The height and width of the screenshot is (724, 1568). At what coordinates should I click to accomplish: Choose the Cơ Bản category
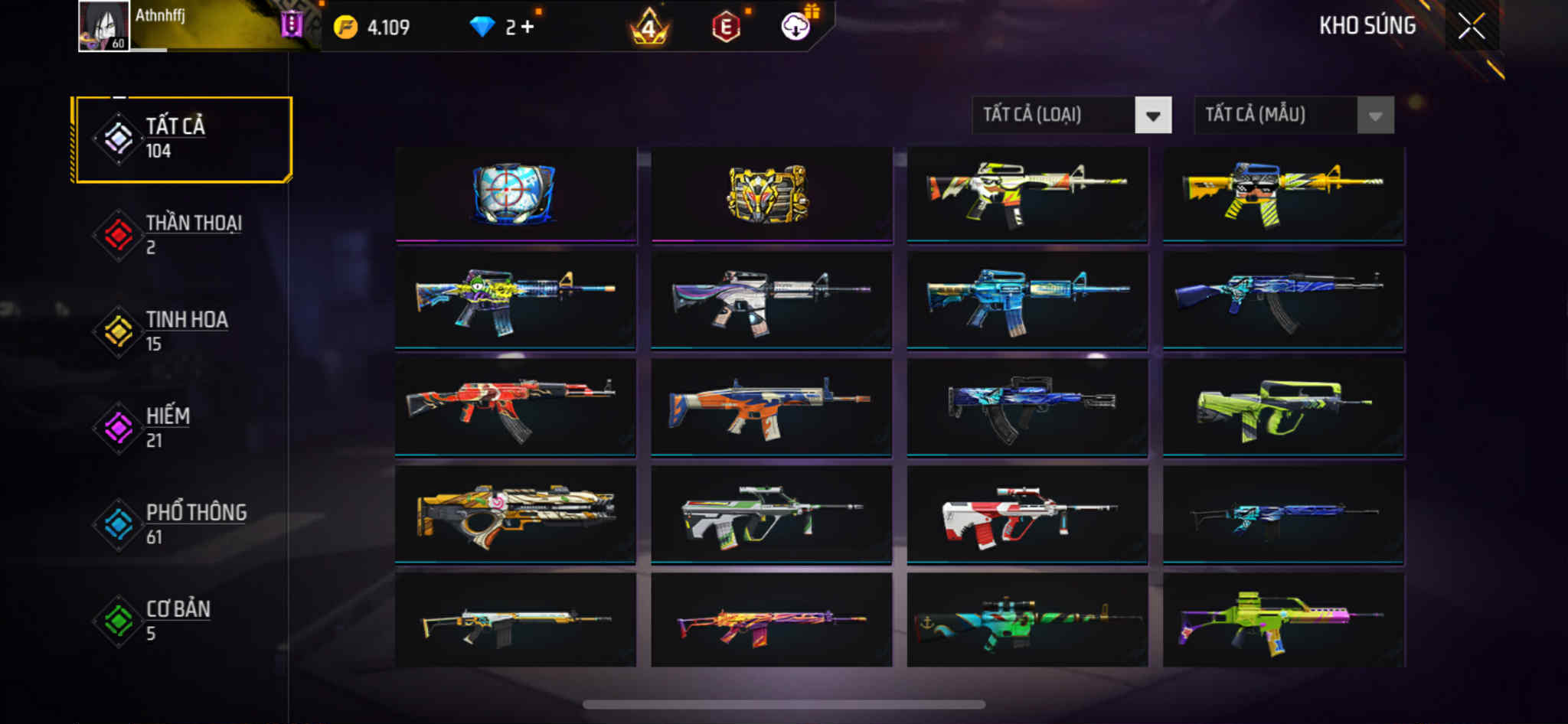coord(182,621)
